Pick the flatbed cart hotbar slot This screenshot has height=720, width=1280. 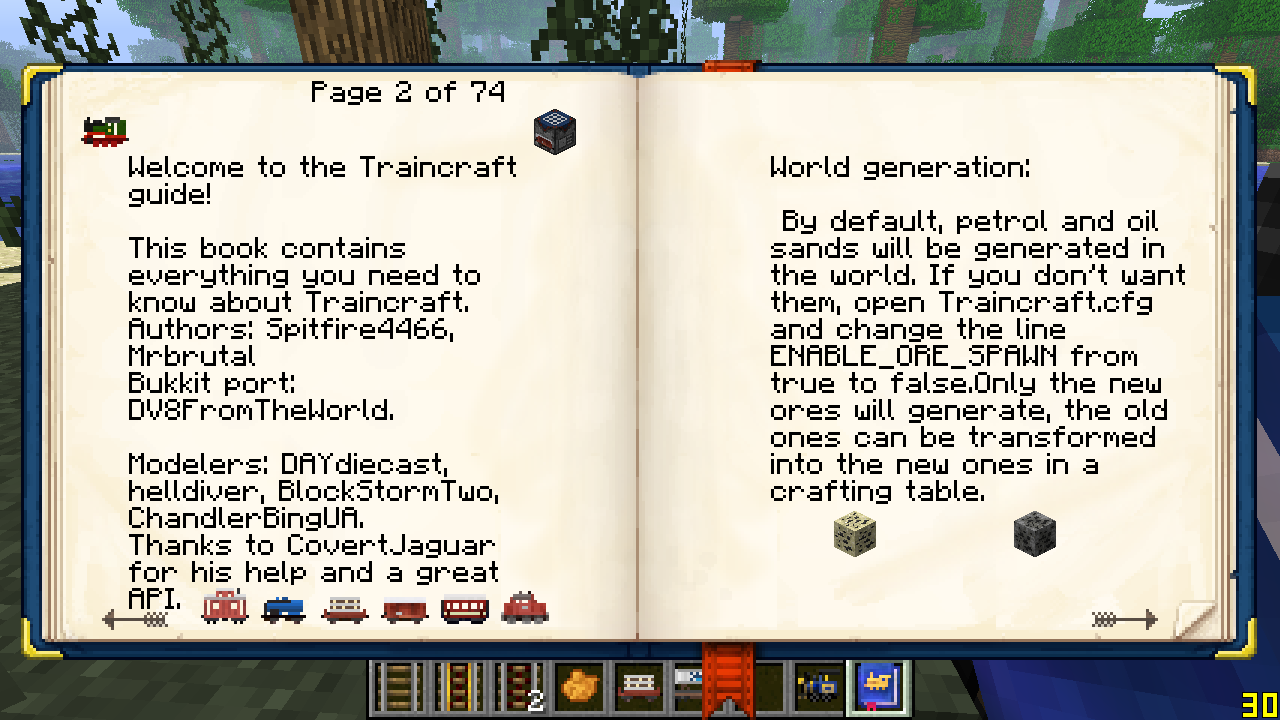click(639, 687)
